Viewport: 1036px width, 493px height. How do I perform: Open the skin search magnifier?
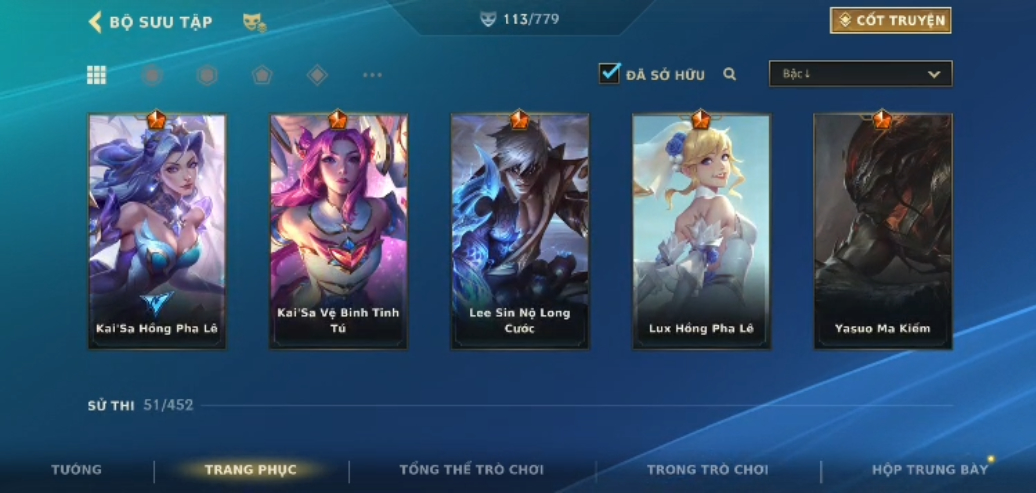[x=730, y=74]
